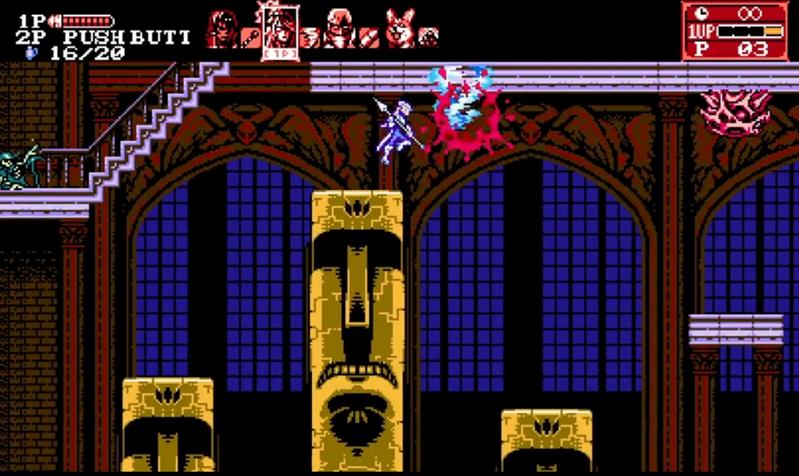799x476 pixels.
Task: Pick Hachi the corgi portrait
Action: click(x=399, y=26)
